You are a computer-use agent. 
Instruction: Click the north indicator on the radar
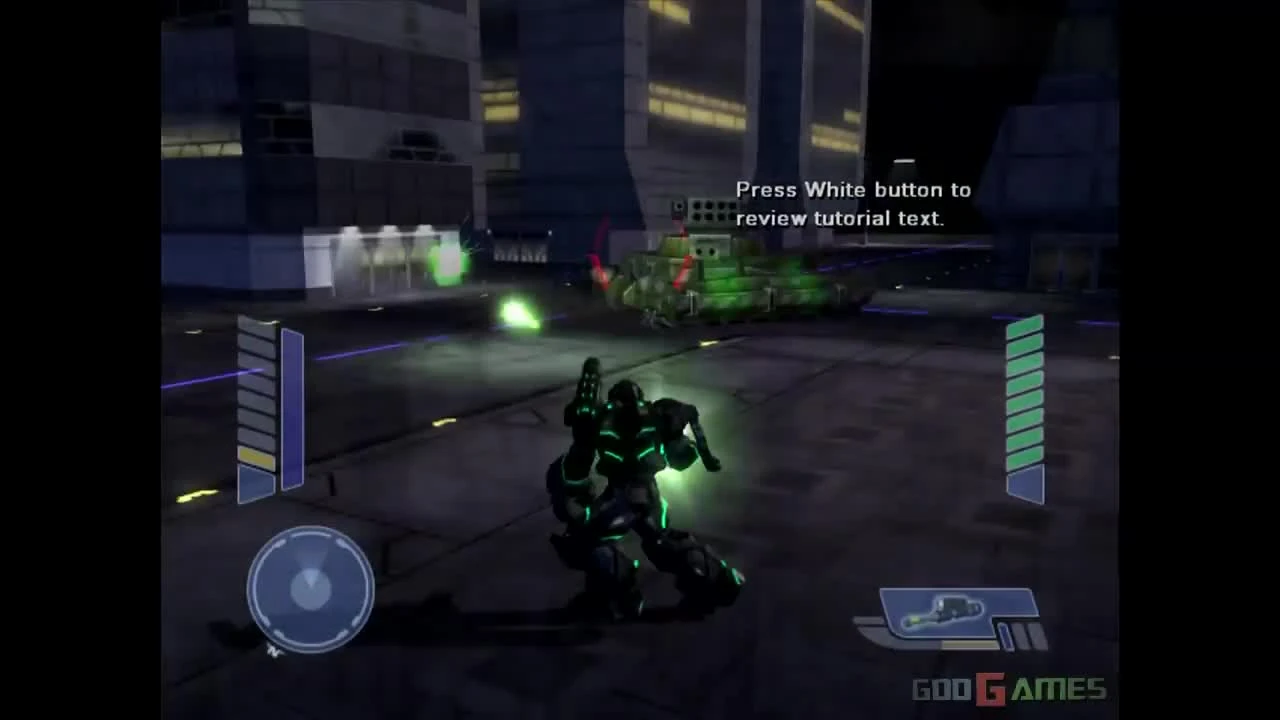click(x=272, y=648)
